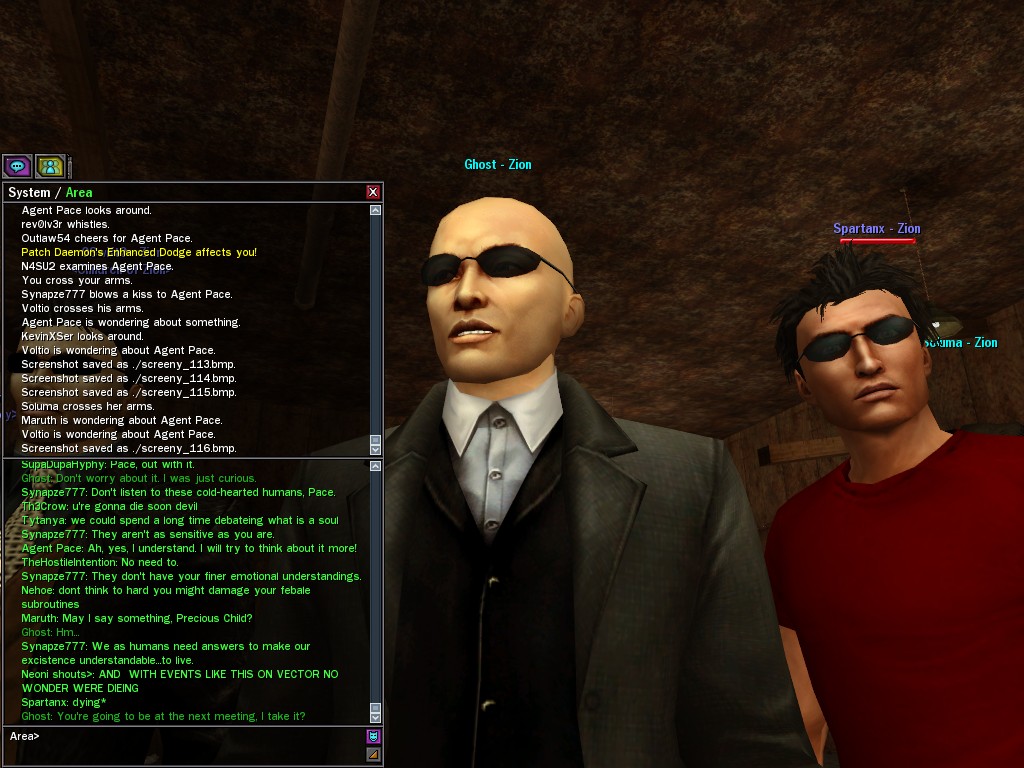Open the purple emote mask button
This screenshot has width=1024, height=768.
[374, 736]
